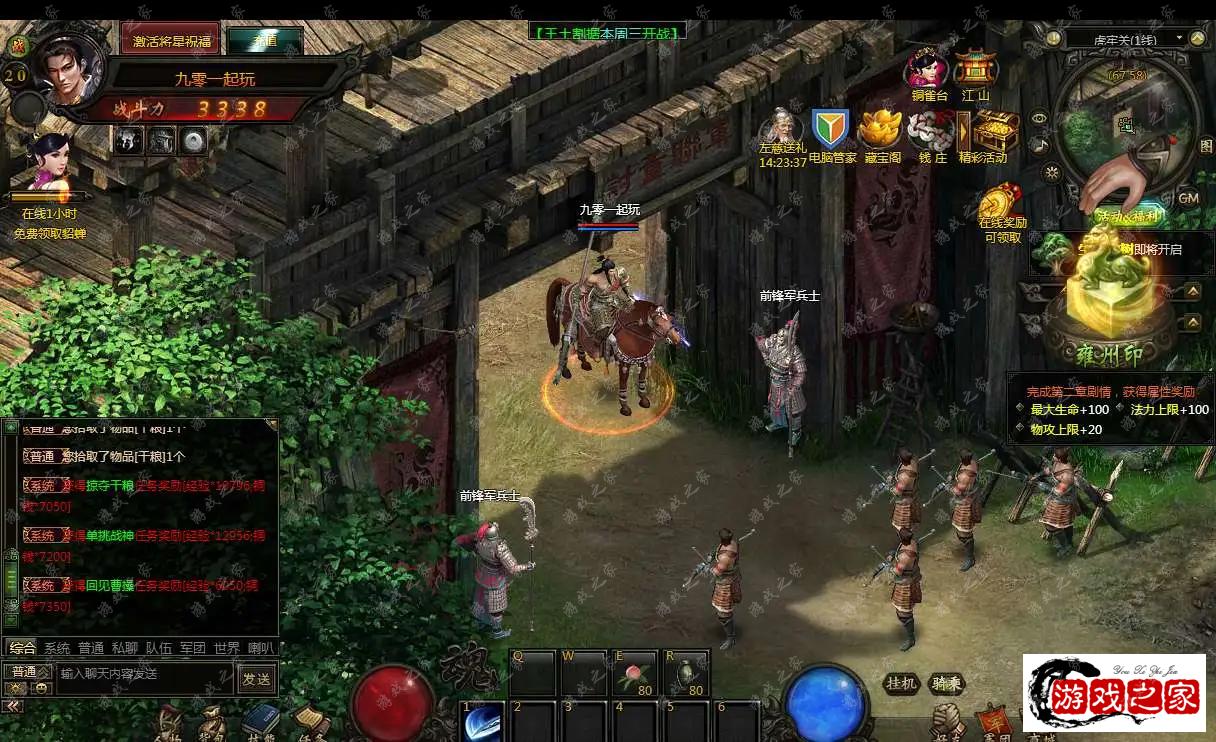The width and height of the screenshot is (1216, 742).
Task: Claim the 左慈送礼 gift icon
Action: click(x=781, y=130)
